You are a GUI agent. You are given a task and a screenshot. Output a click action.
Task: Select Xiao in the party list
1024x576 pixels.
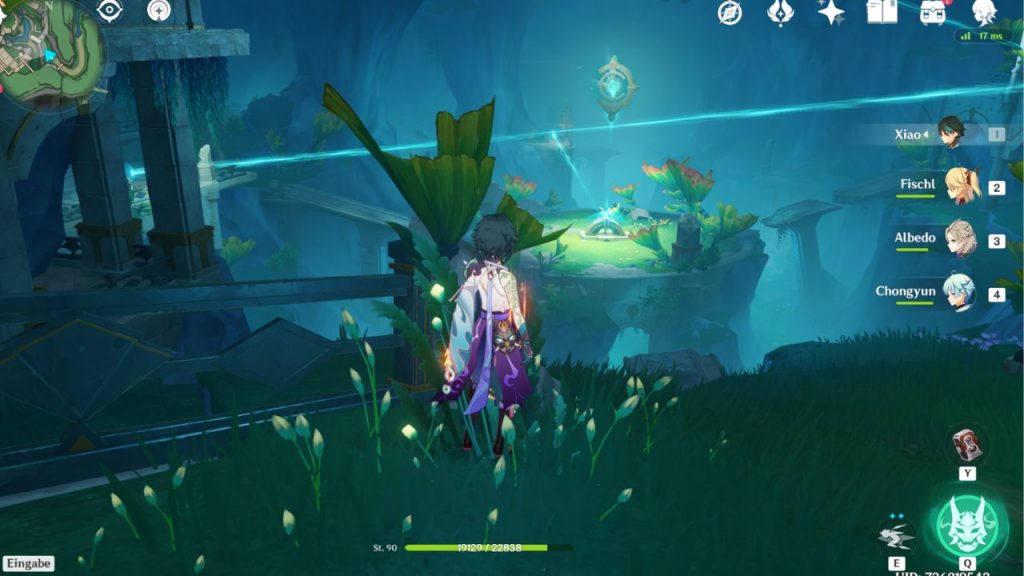[x=950, y=134]
